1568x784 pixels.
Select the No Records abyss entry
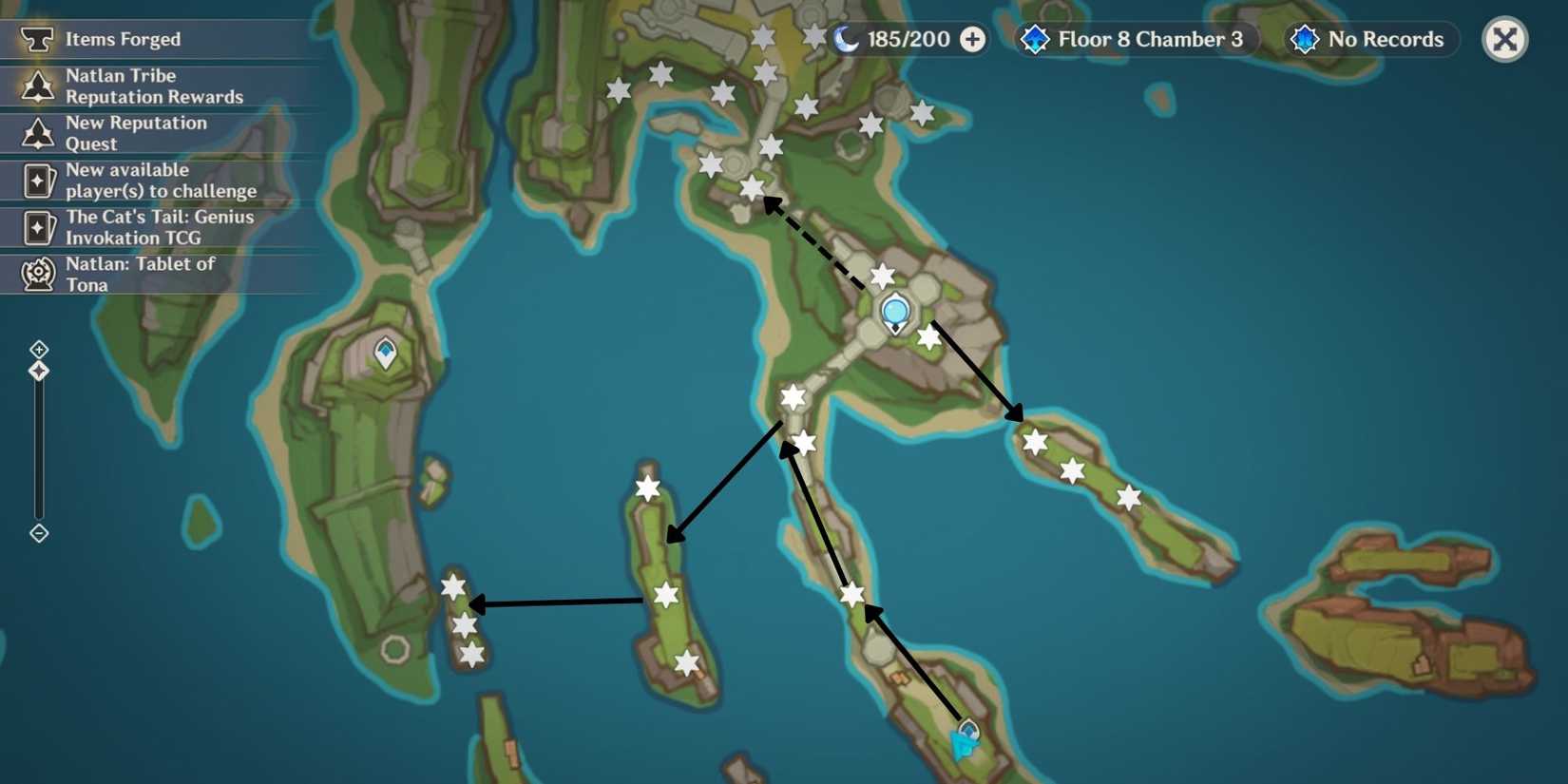pyautogui.click(x=1371, y=39)
